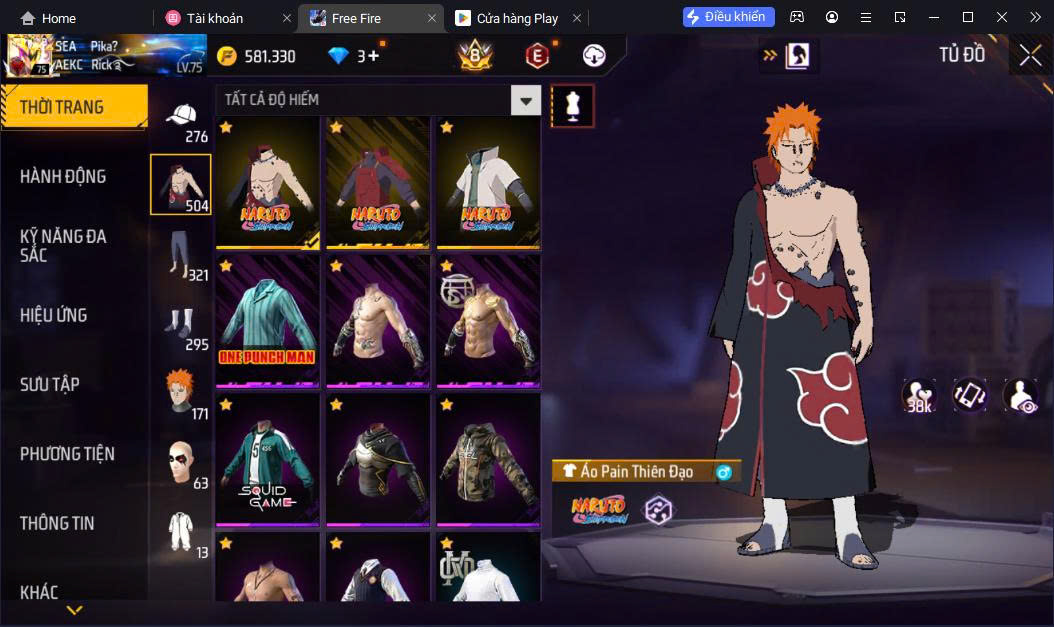Image resolution: width=1054 pixels, height=627 pixels.
Task: Pick the One Punch Man striped shirt
Action: (267, 320)
